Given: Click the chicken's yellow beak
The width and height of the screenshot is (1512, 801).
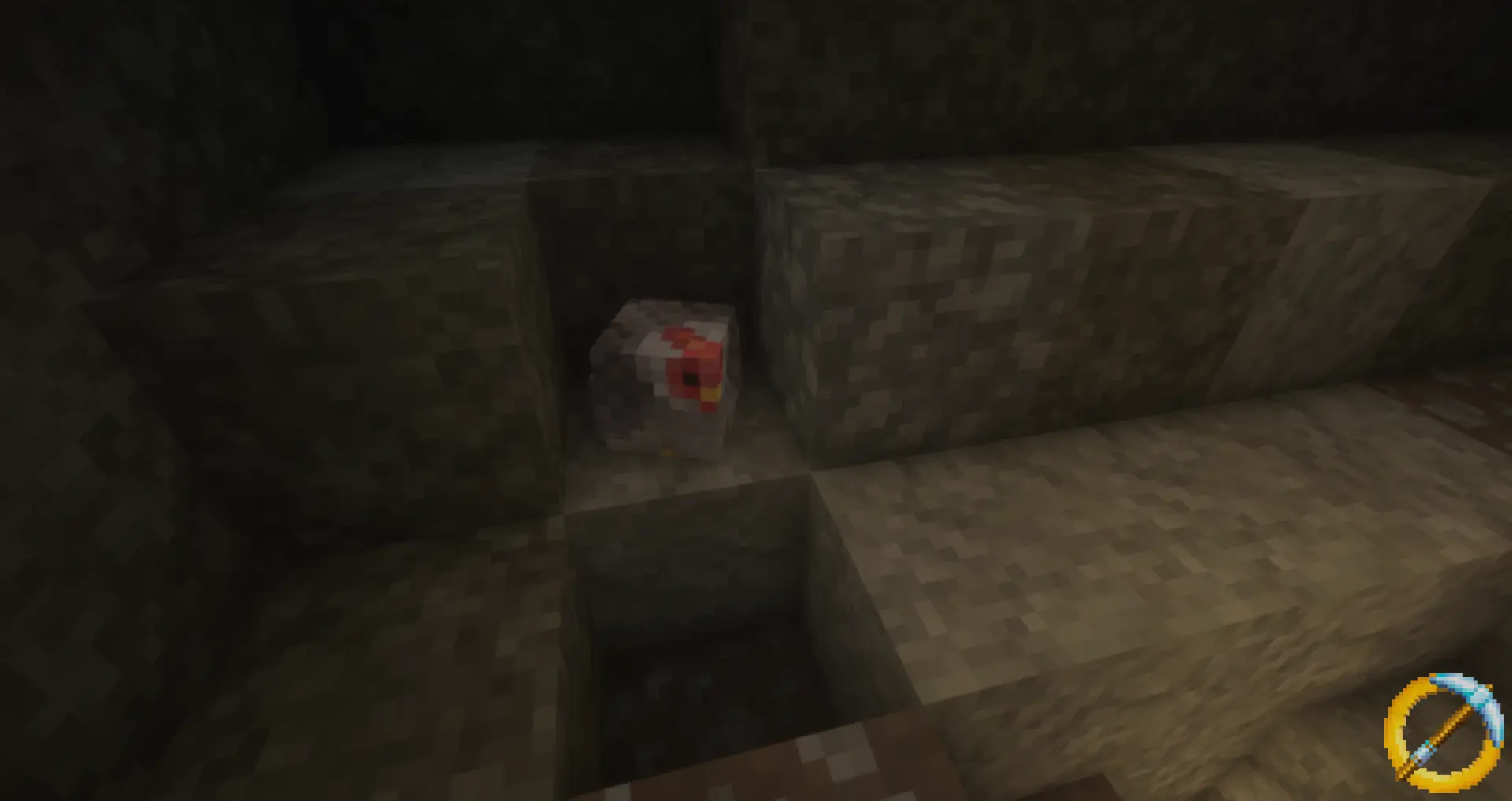Looking at the screenshot, I should tap(709, 394).
